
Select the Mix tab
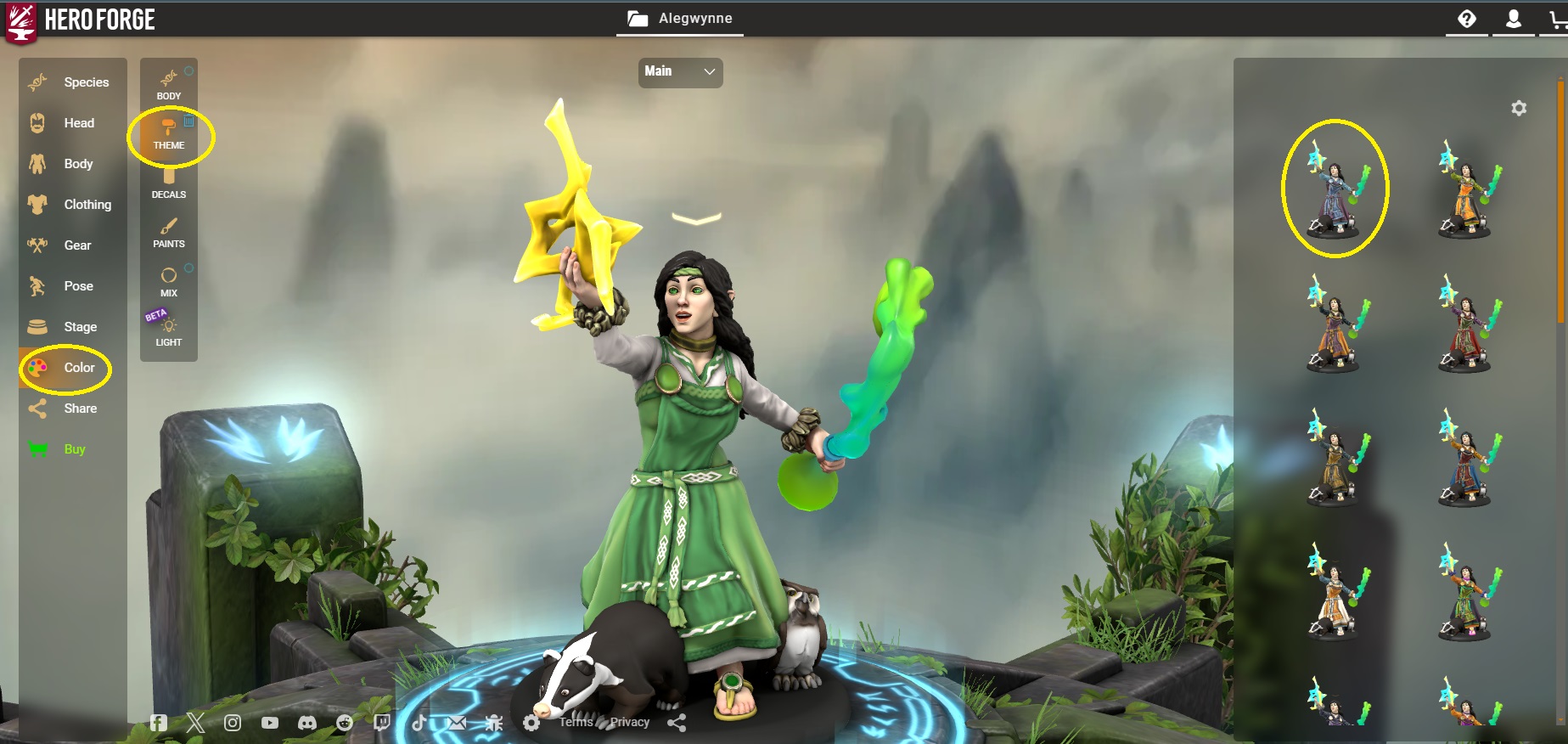point(169,282)
